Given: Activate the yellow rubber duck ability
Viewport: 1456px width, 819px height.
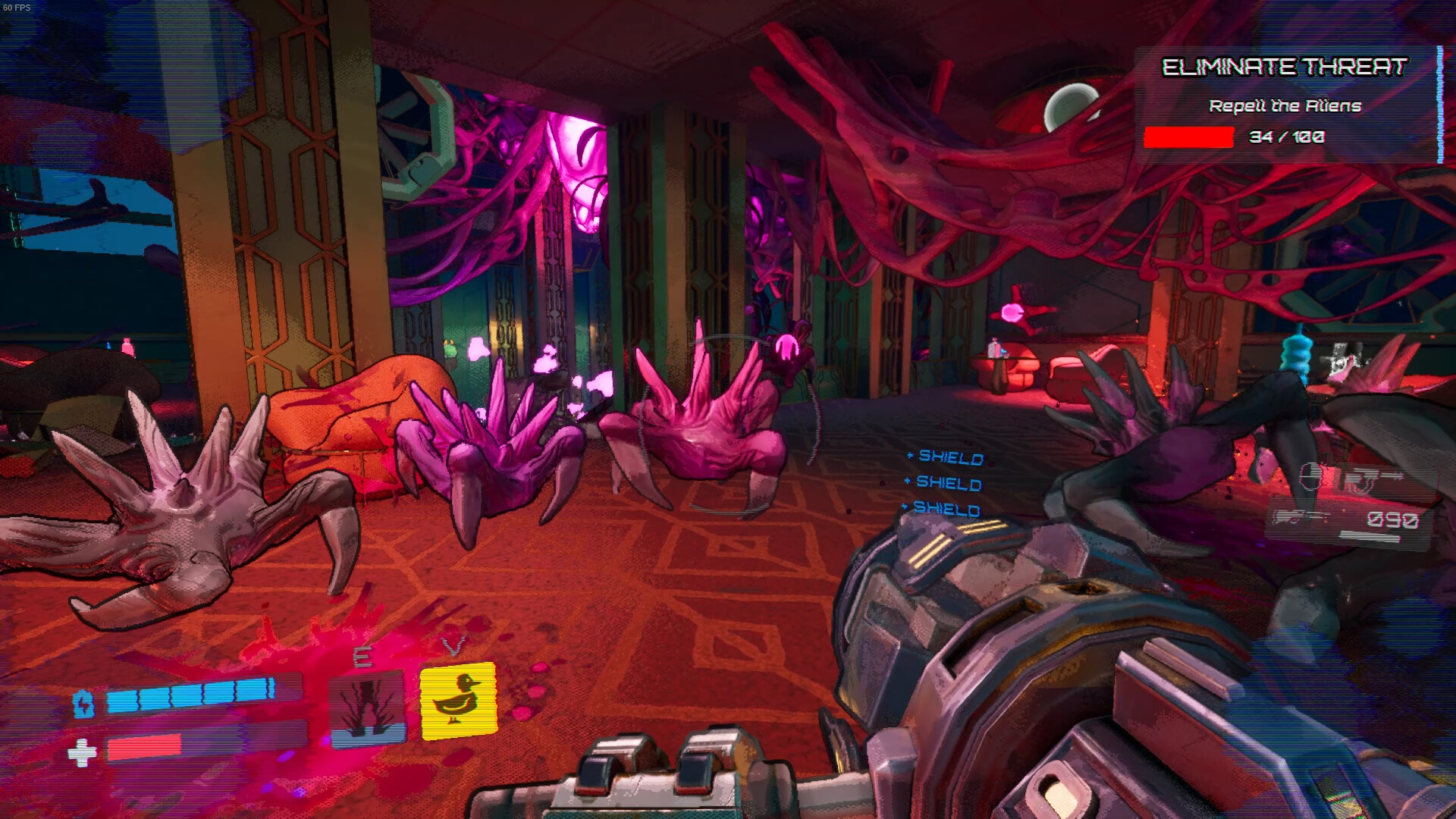Looking at the screenshot, I should (458, 701).
